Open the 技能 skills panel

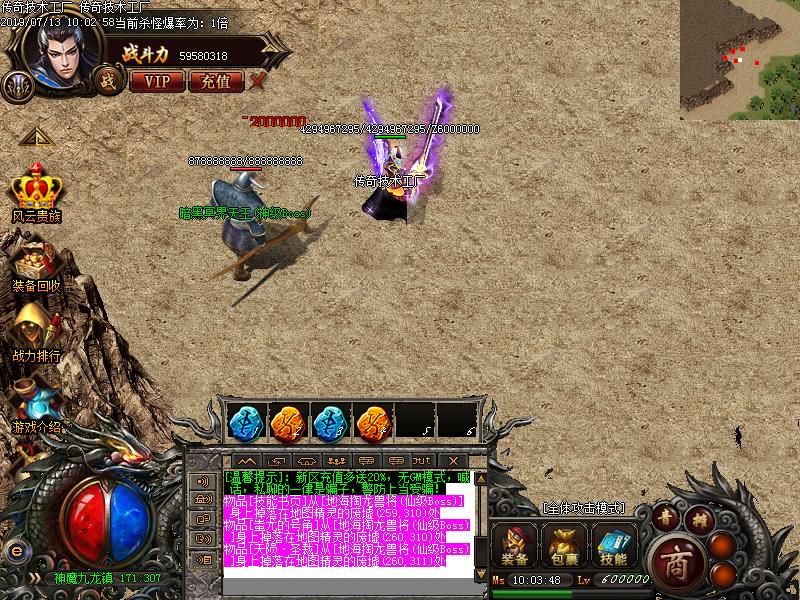pyautogui.click(x=614, y=546)
